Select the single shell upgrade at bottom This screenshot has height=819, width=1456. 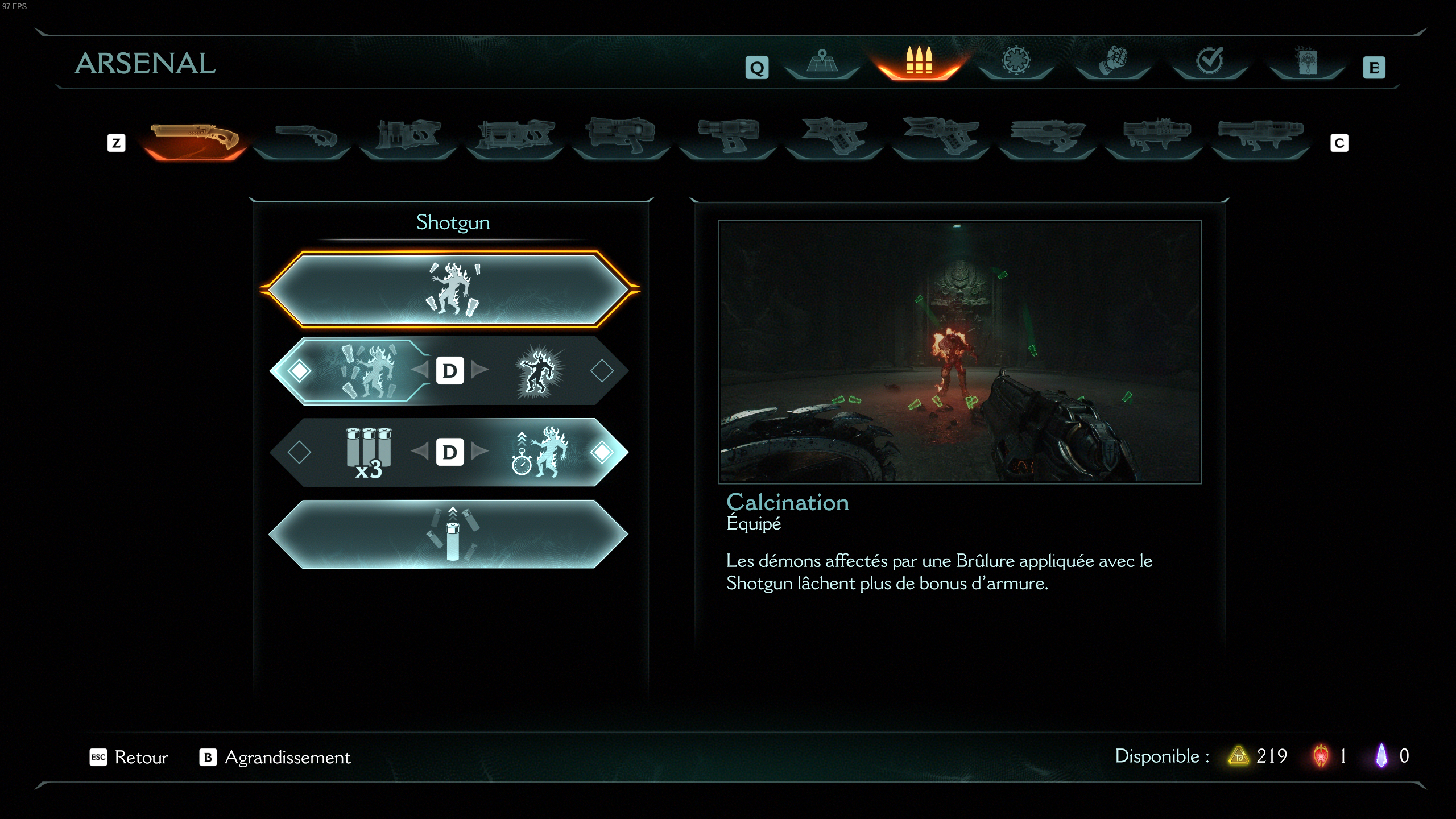point(449,534)
